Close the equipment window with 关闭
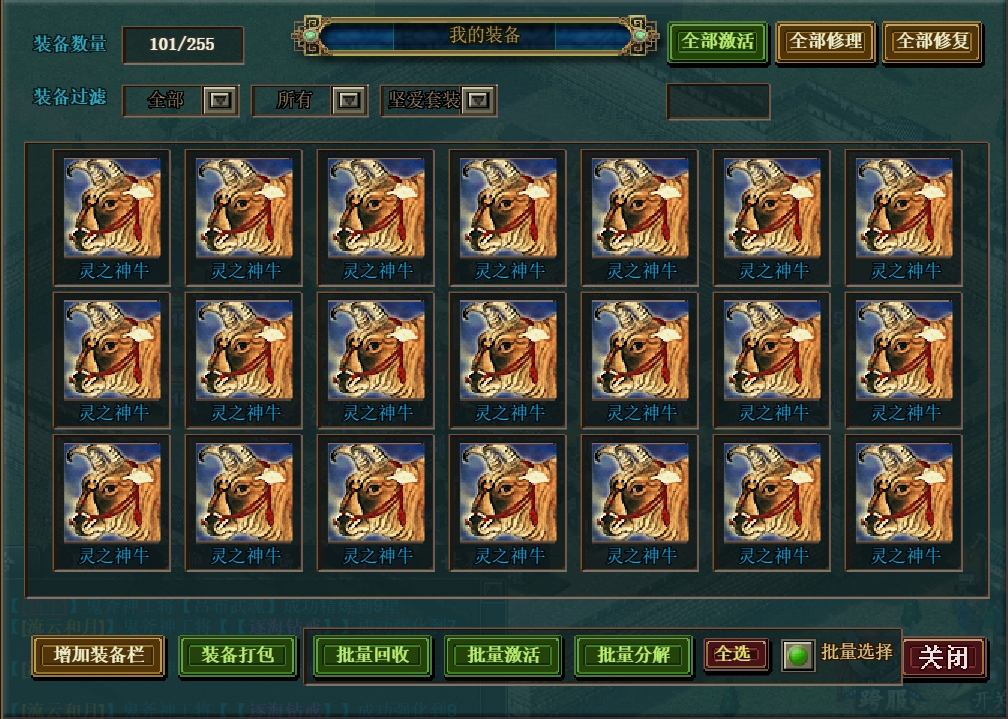The image size is (1008, 719). point(944,657)
